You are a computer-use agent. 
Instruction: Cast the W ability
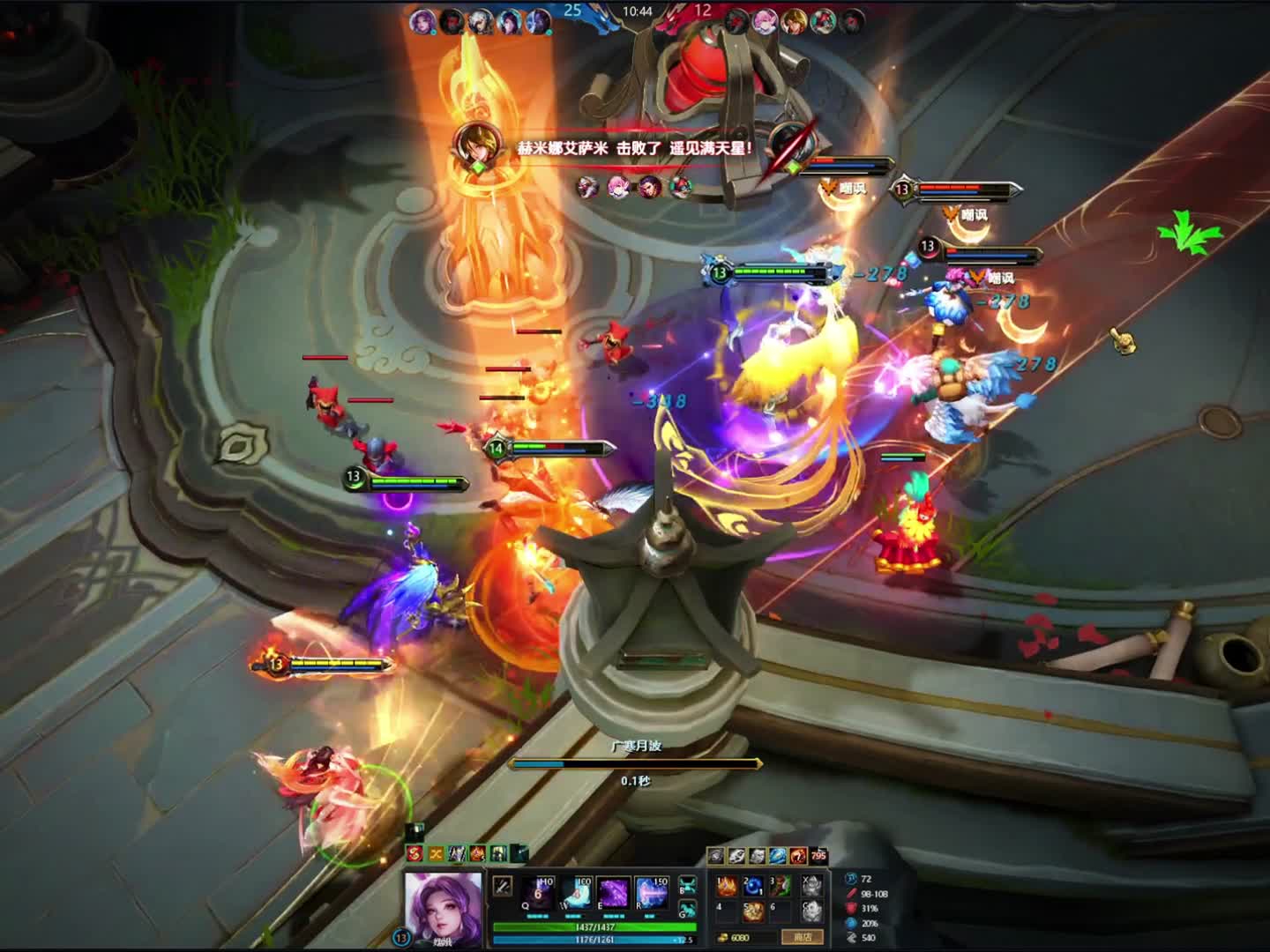tap(577, 893)
